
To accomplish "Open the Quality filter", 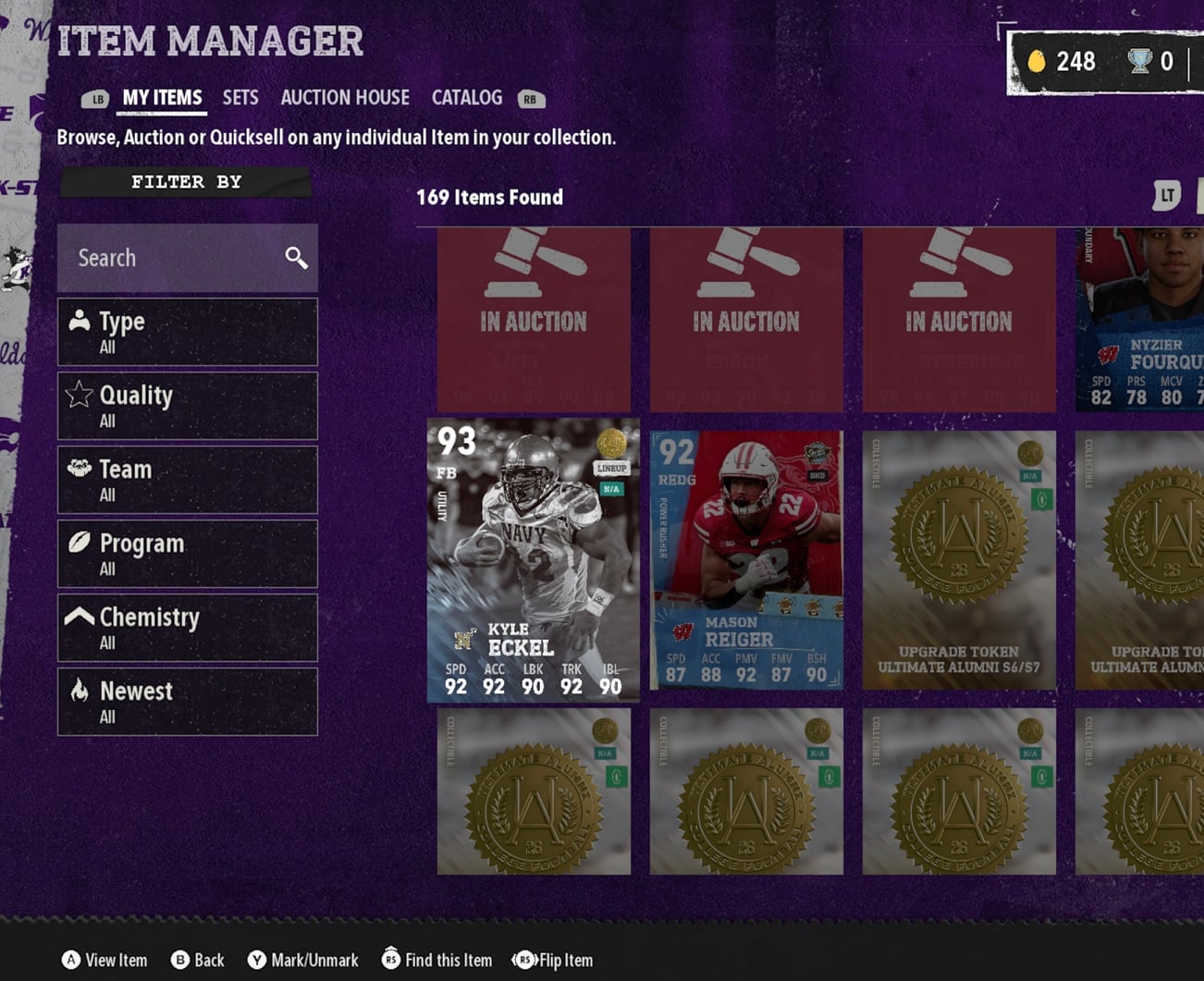I will pyautogui.click(x=188, y=406).
